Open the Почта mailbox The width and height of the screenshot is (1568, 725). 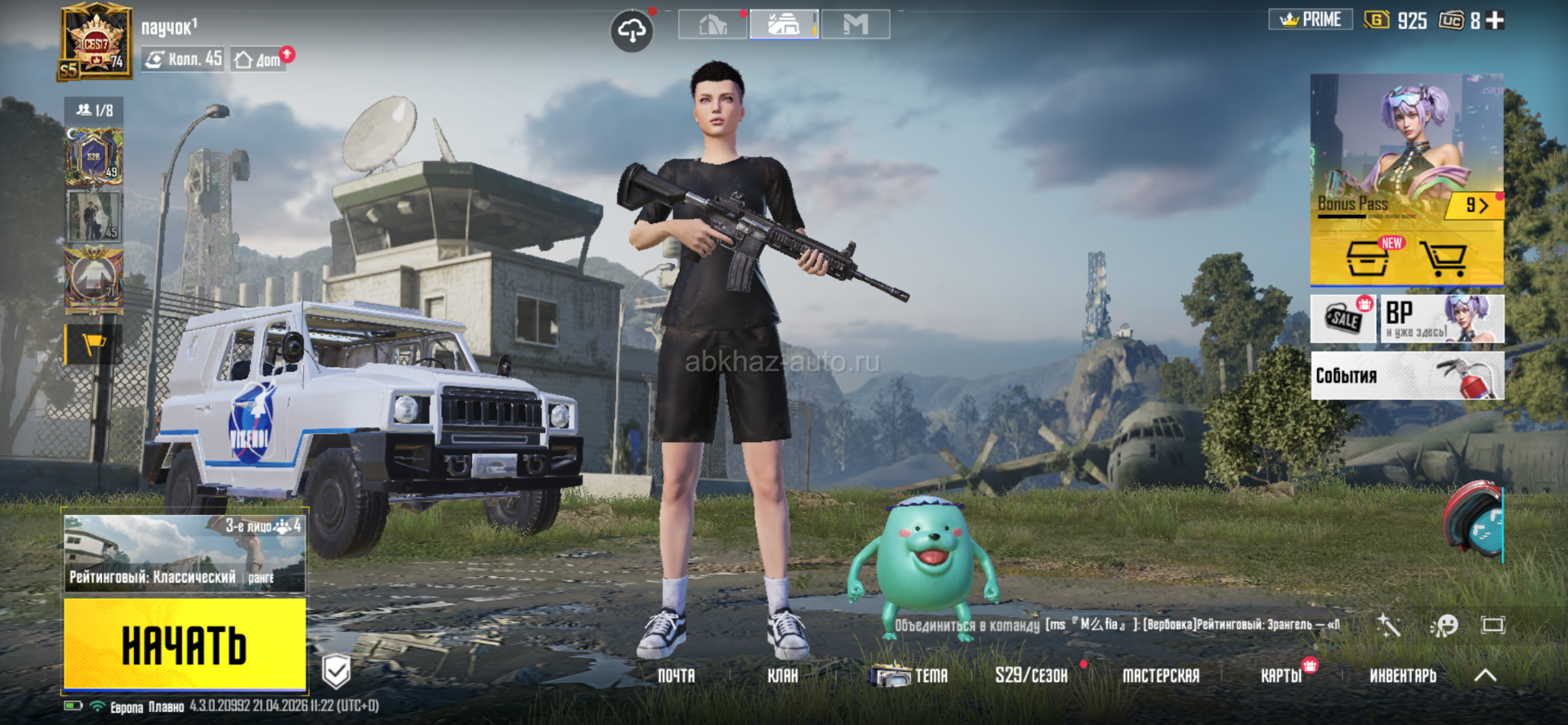(x=676, y=676)
